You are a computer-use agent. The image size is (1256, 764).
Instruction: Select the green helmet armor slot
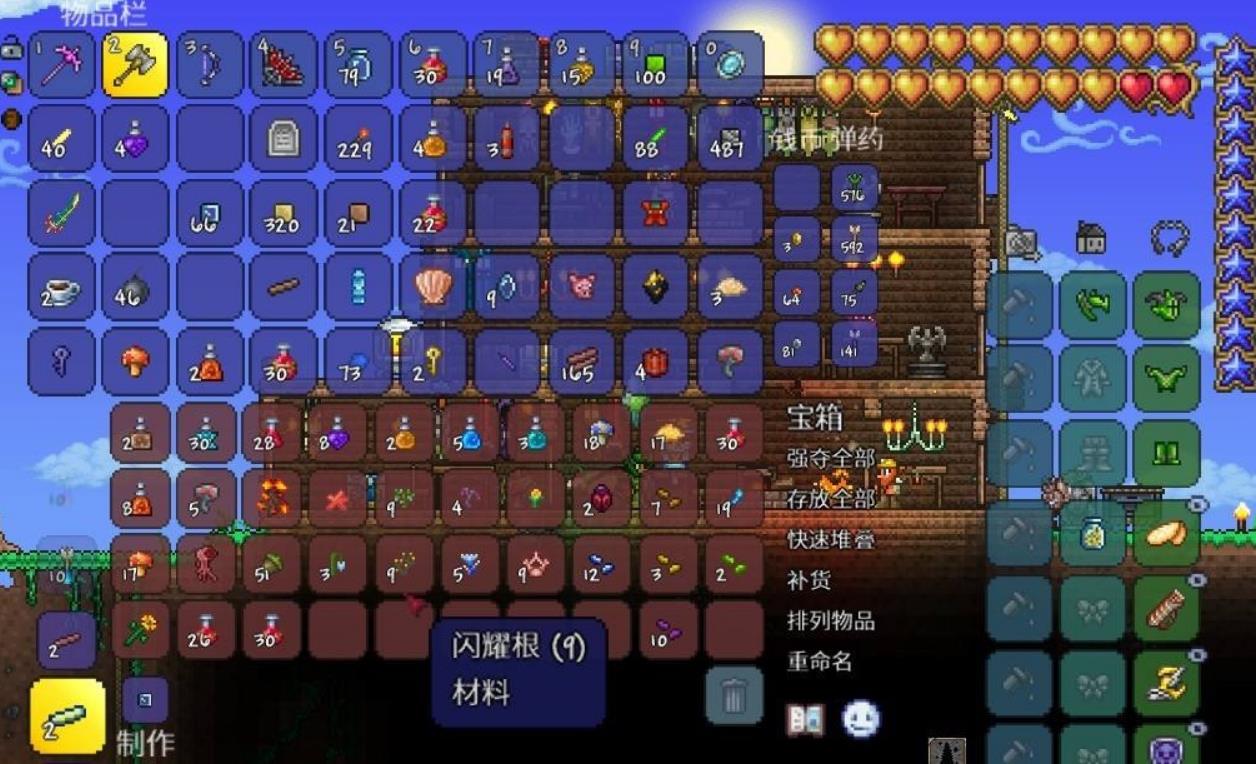tap(1166, 304)
